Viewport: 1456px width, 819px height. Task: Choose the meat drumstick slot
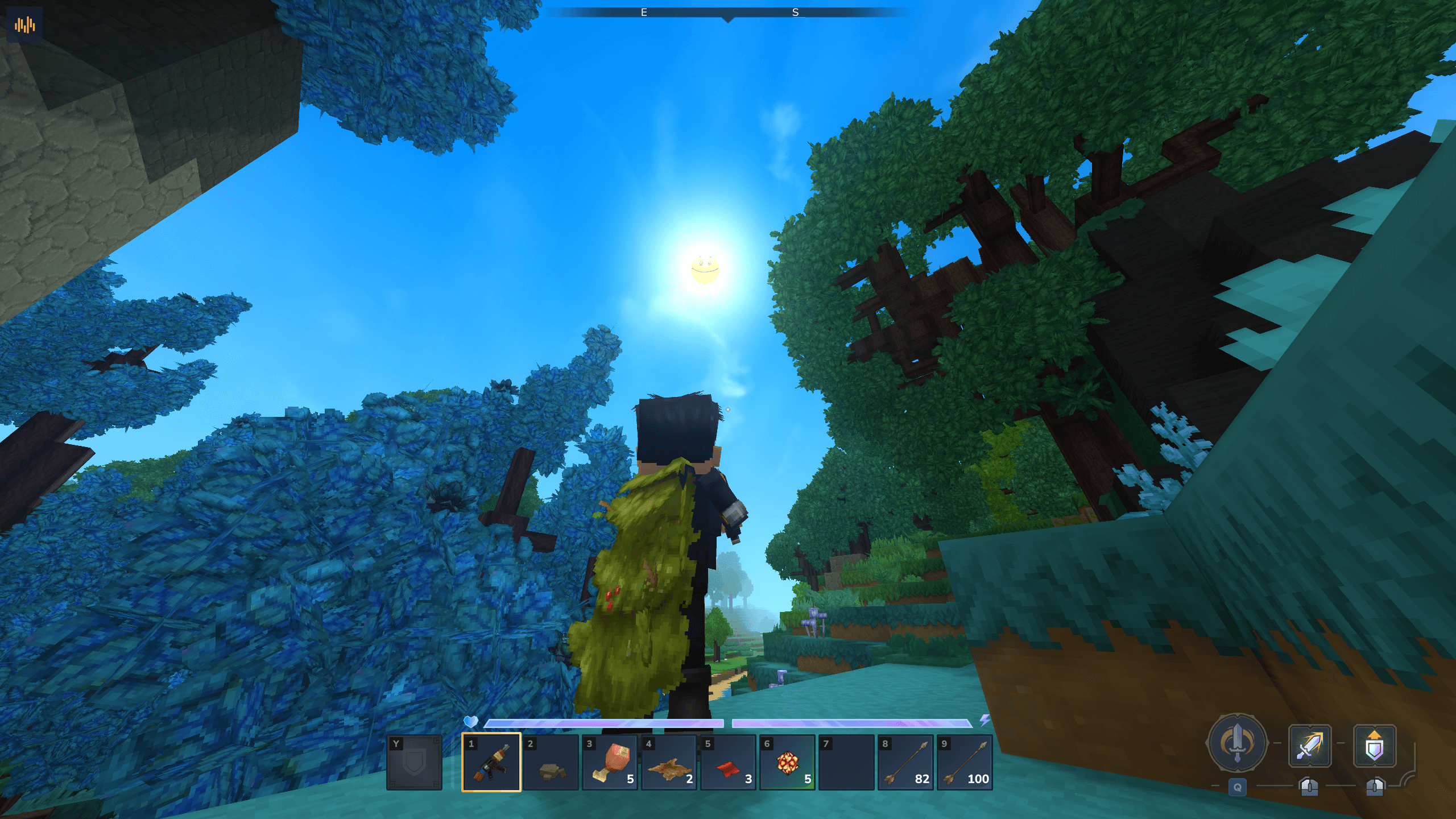610,762
